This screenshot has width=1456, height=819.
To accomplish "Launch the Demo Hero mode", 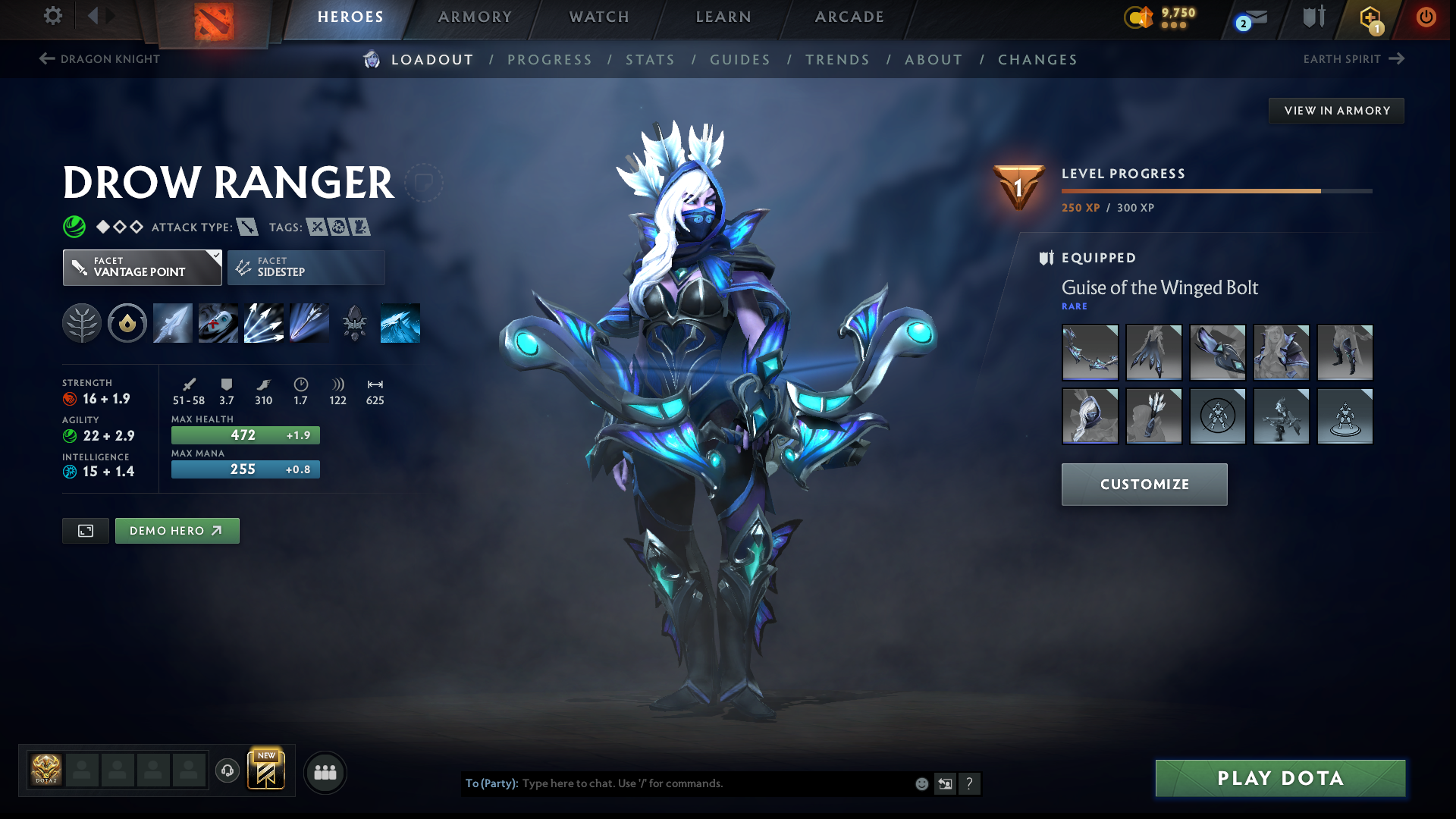I will [x=177, y=531].
